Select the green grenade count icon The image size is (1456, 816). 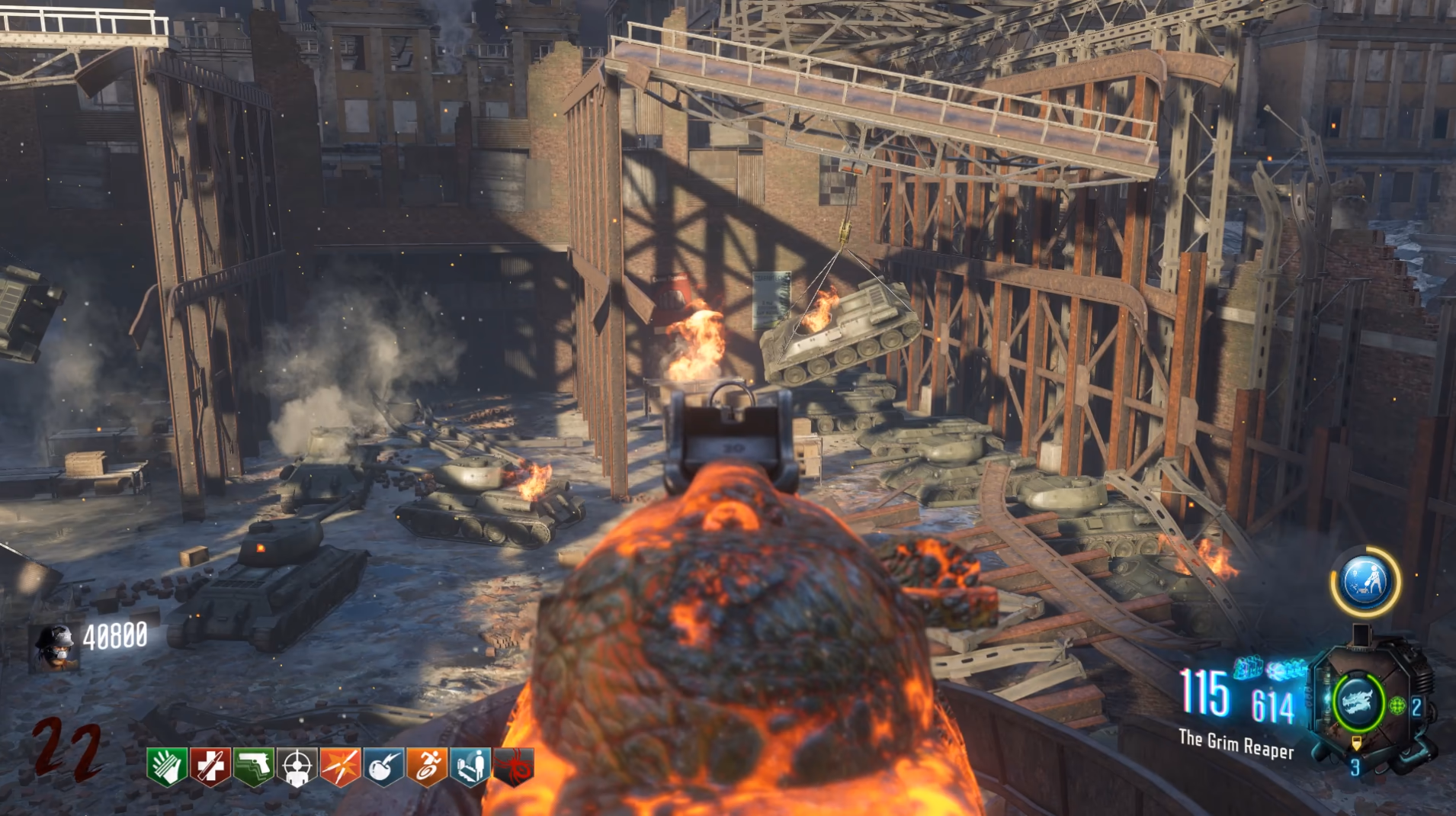(1397, 705)
